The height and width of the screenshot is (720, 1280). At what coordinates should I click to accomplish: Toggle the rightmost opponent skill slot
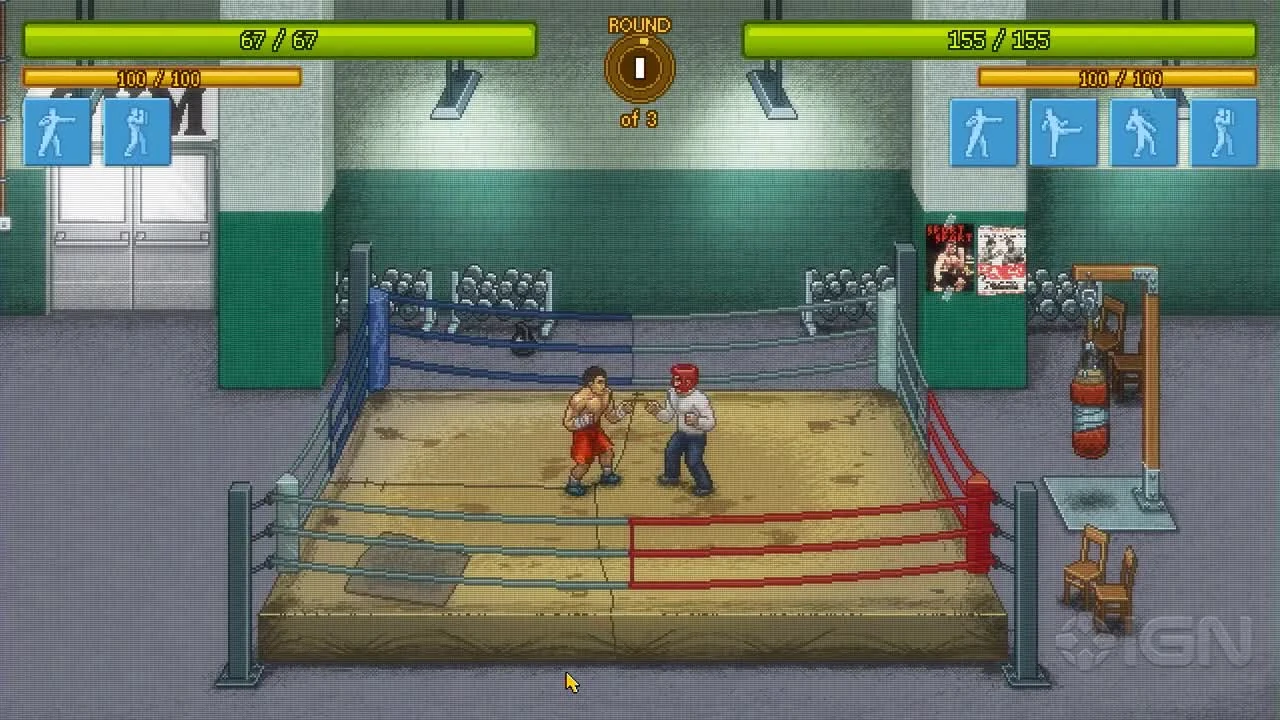[x=1223, y=130]
